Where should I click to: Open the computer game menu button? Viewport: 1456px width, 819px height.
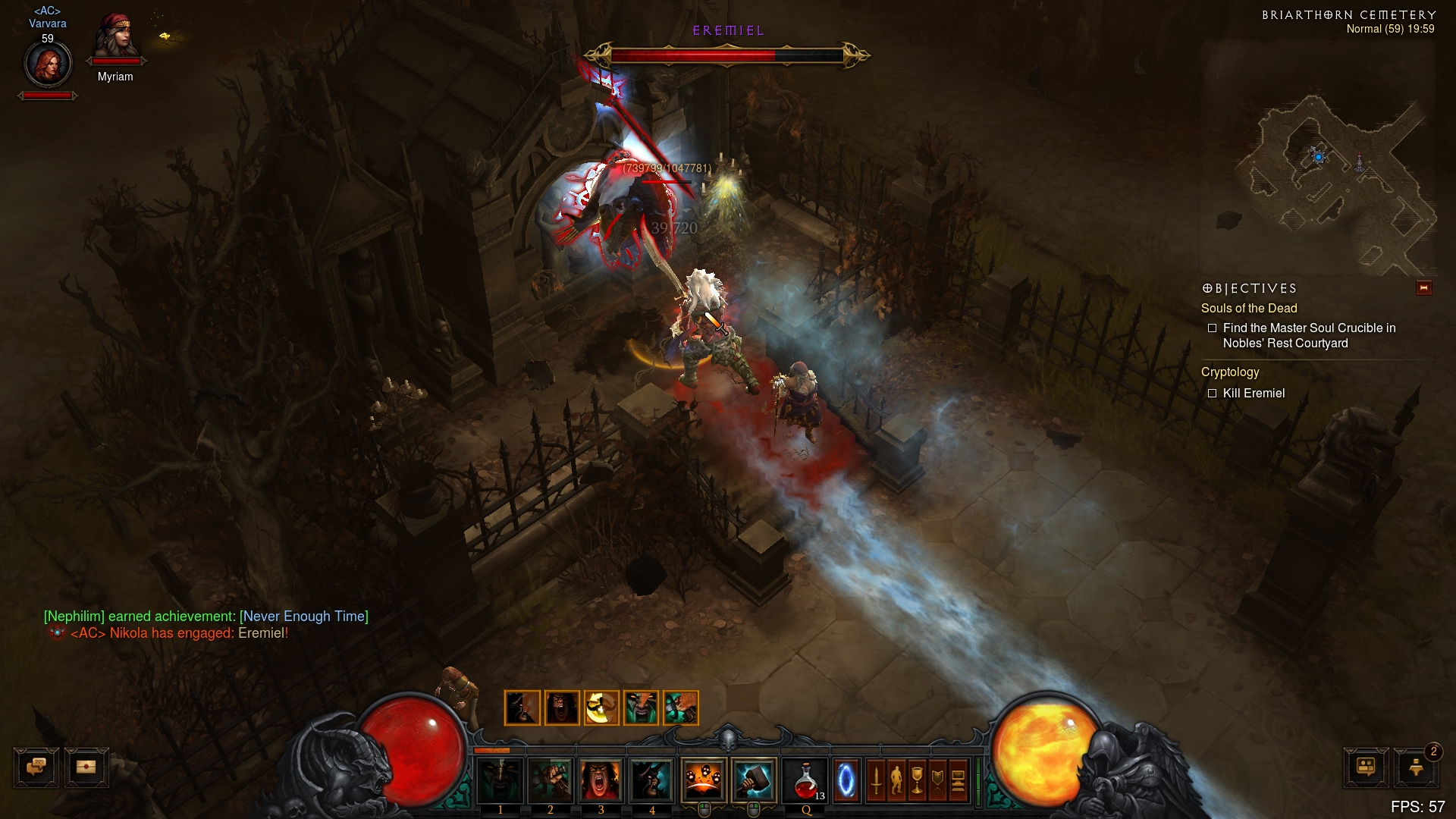[x=958, y=780]
